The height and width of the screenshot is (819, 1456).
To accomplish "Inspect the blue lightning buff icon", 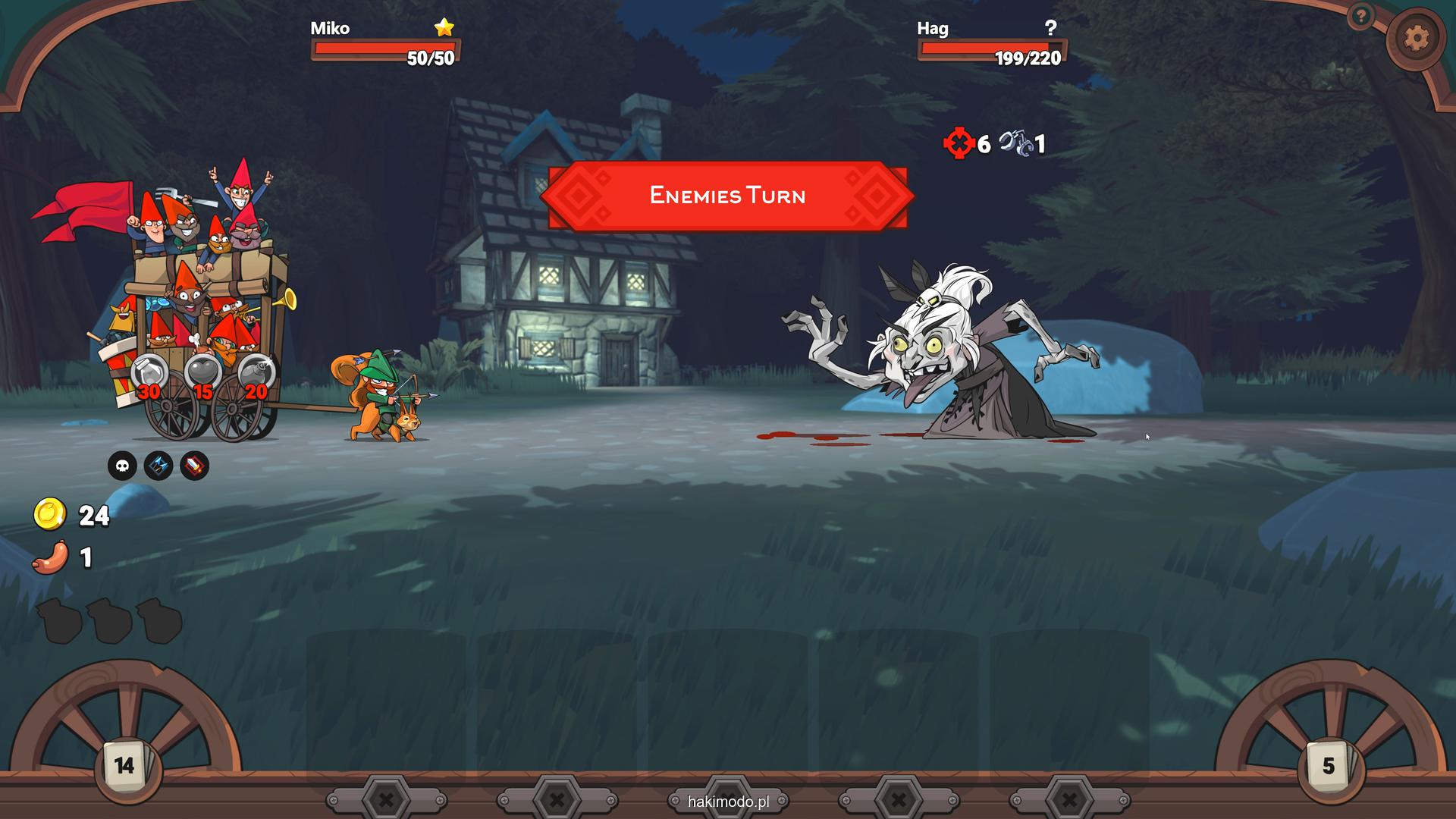I will 158,466.
